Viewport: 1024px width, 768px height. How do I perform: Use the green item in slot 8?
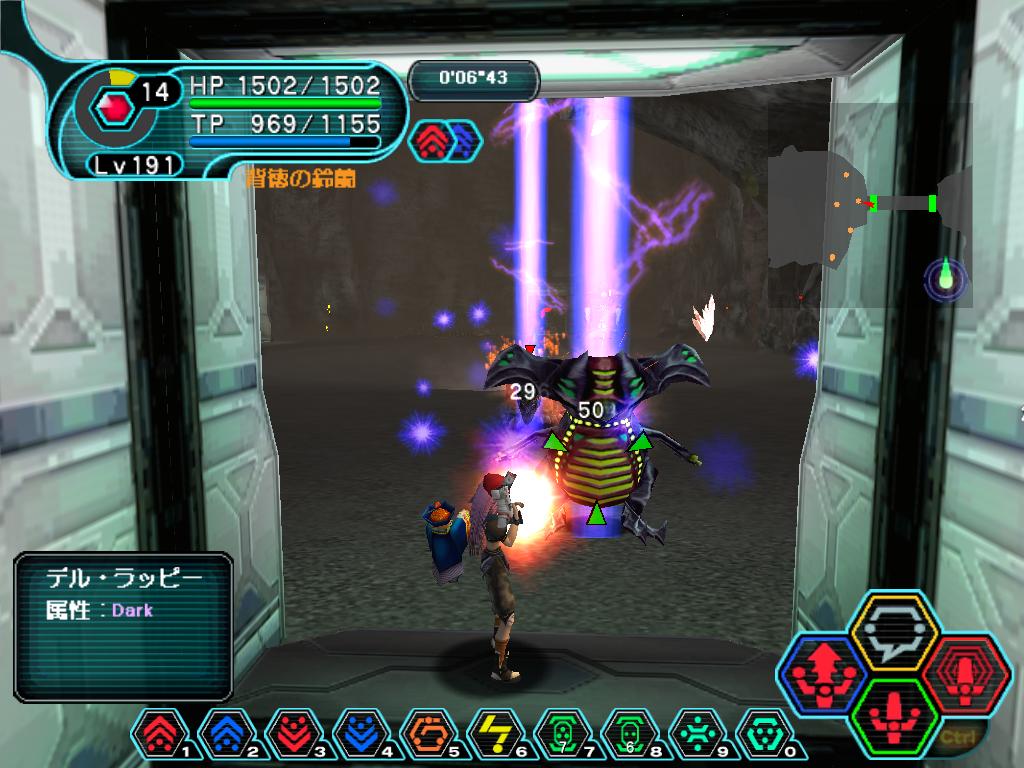pos(629,735)
